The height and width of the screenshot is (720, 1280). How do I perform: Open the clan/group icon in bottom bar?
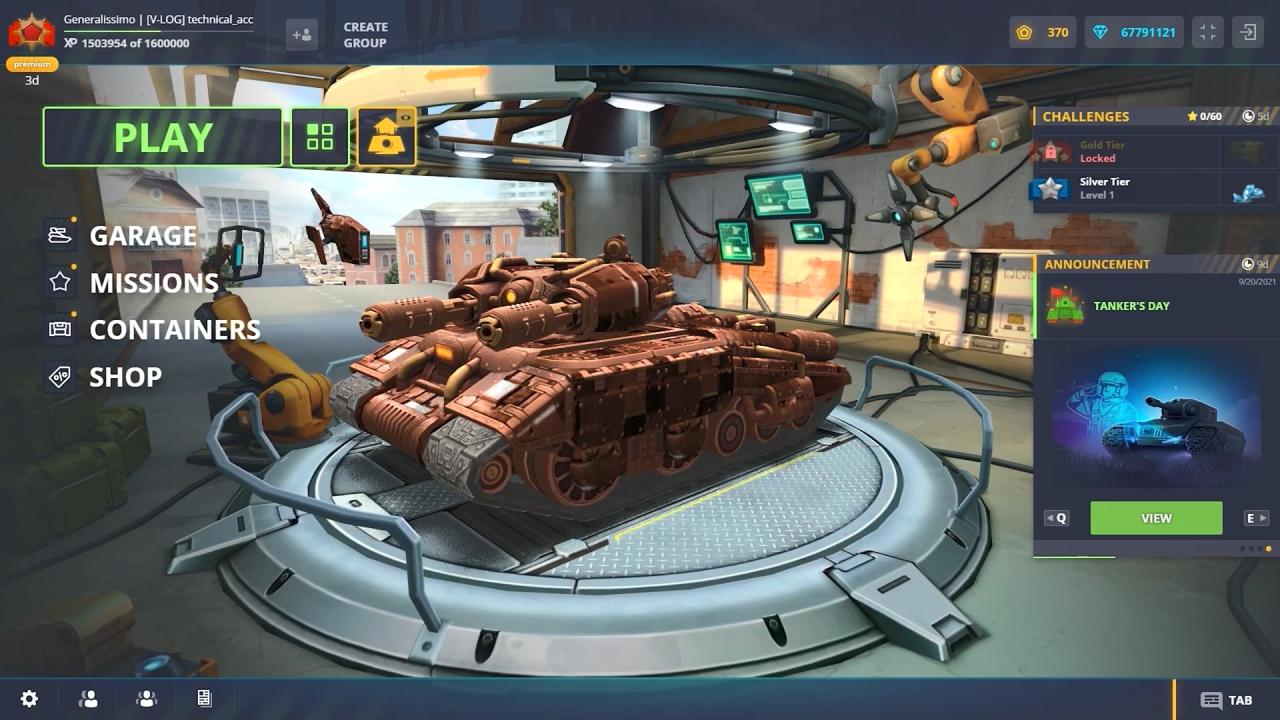click(x=146, y=698)
